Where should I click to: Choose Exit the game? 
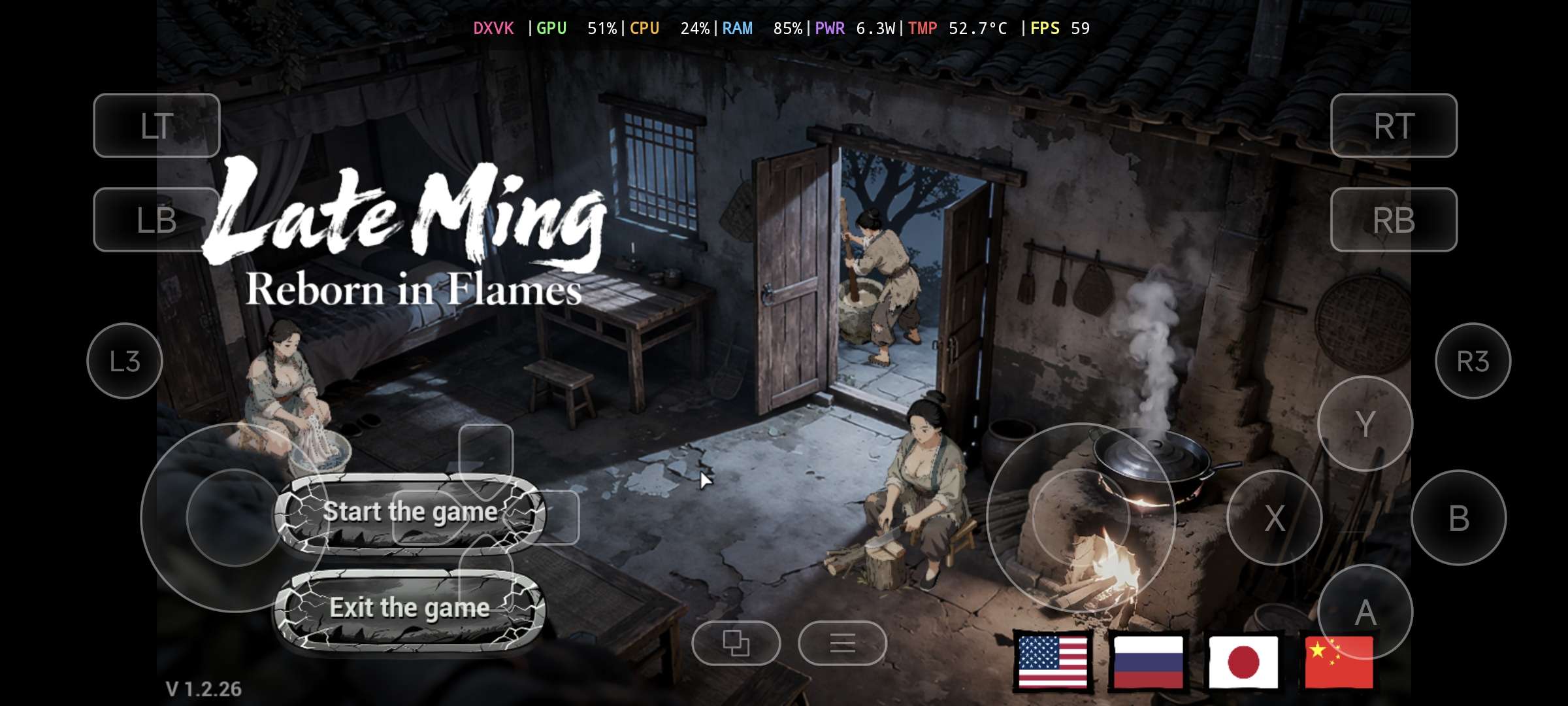pyautogui.click(x=410, y=608)
